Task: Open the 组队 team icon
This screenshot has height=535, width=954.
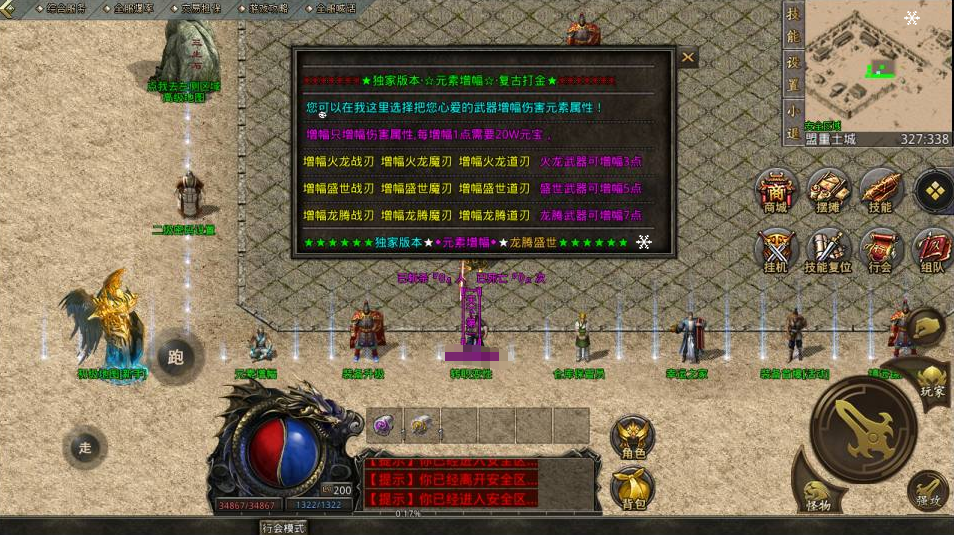Action: point(932,251)
